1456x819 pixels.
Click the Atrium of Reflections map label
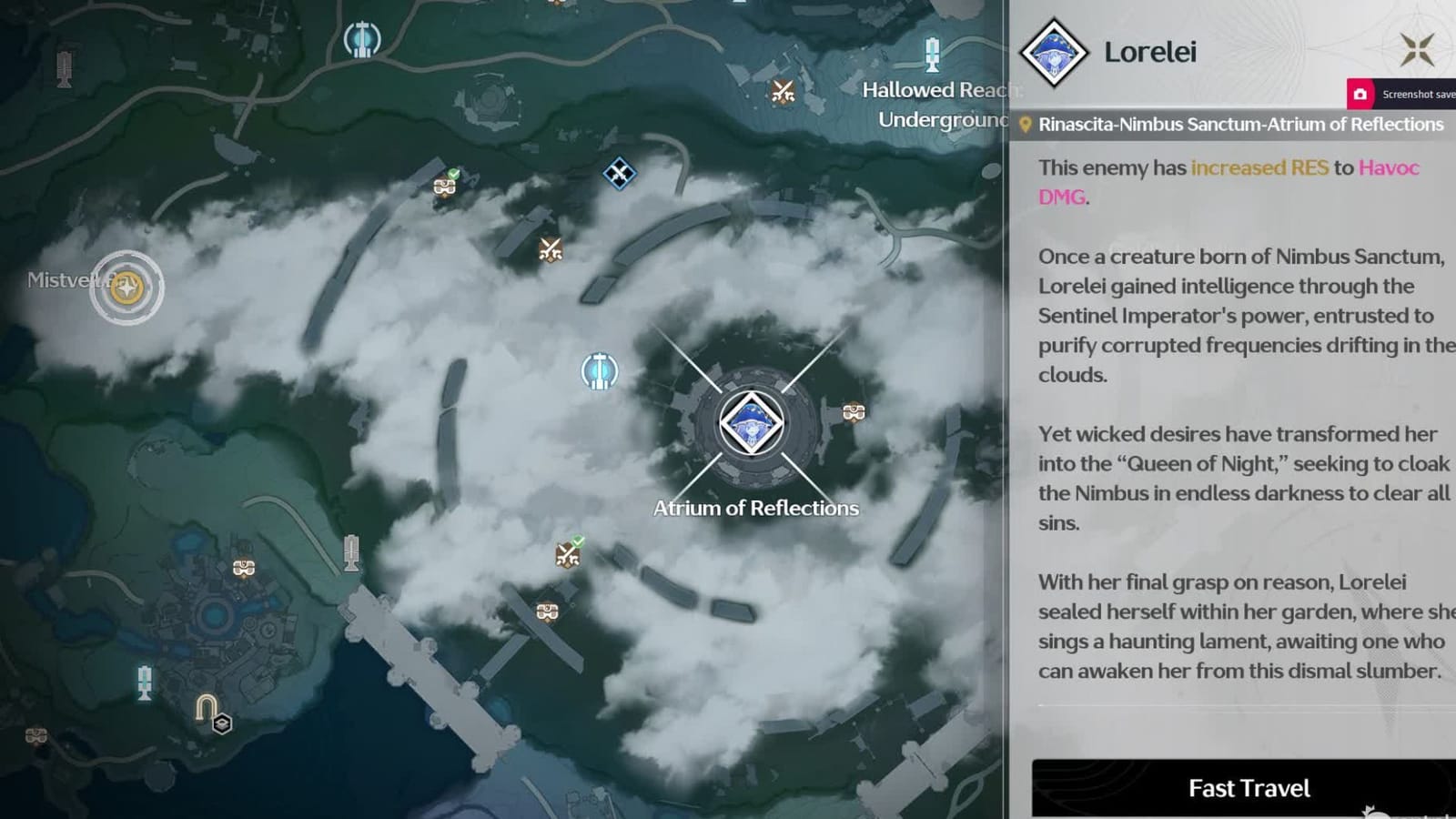coord(755,508)
